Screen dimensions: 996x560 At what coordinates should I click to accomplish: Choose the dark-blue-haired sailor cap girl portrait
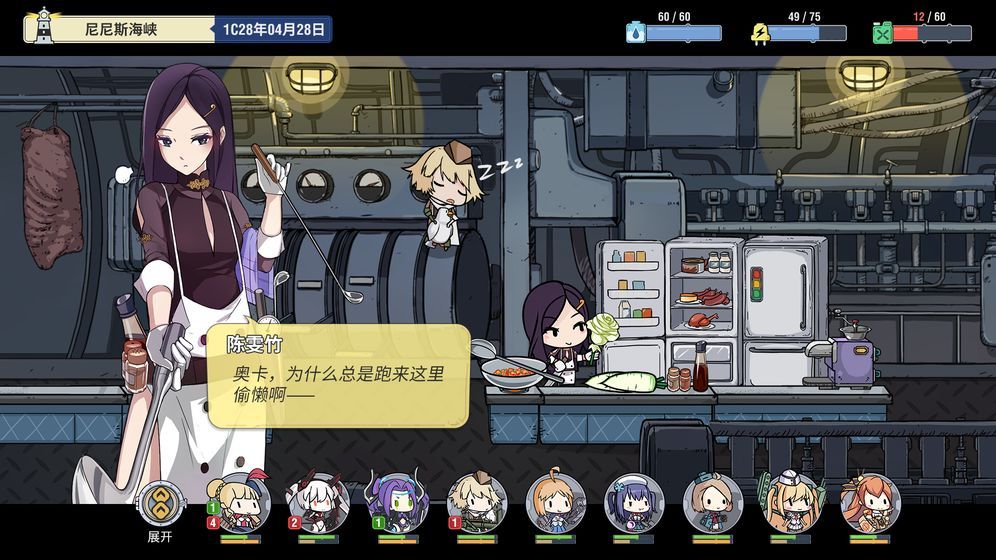[x=634, y=501]
